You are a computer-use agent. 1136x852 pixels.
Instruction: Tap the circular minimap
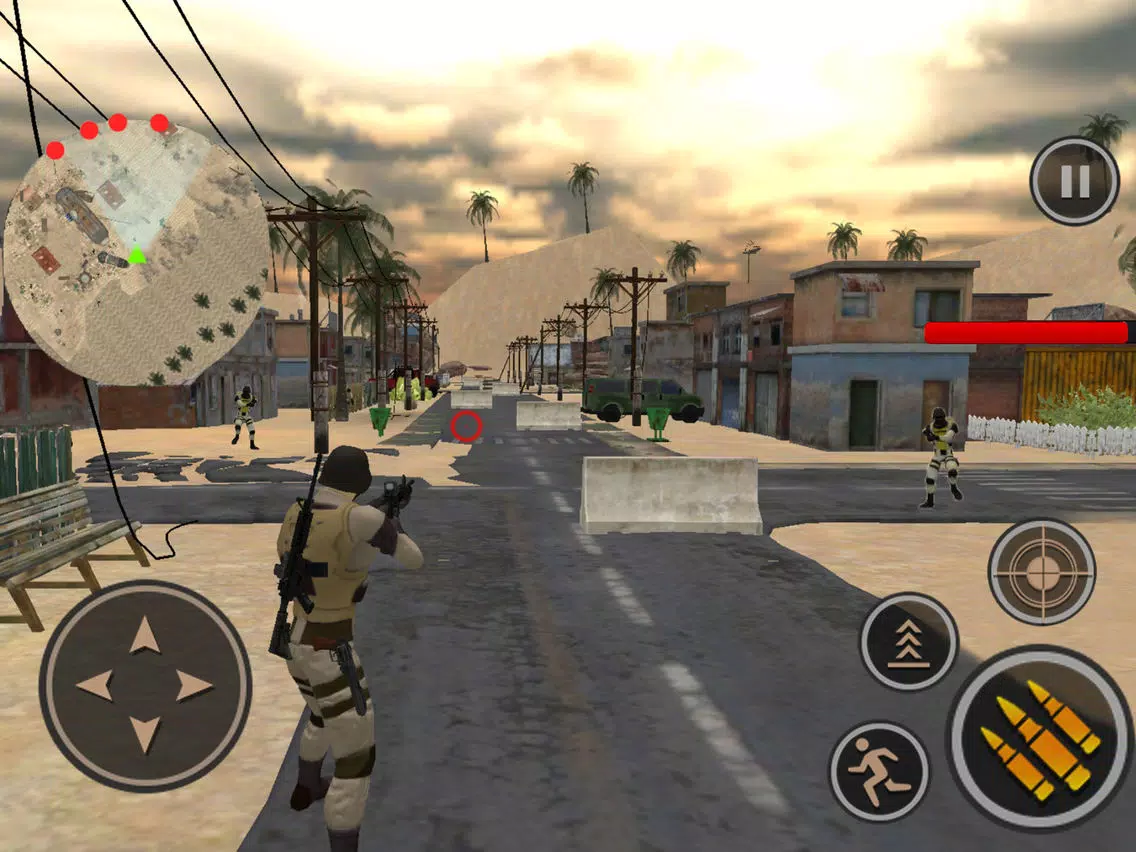tap(136, 254)
